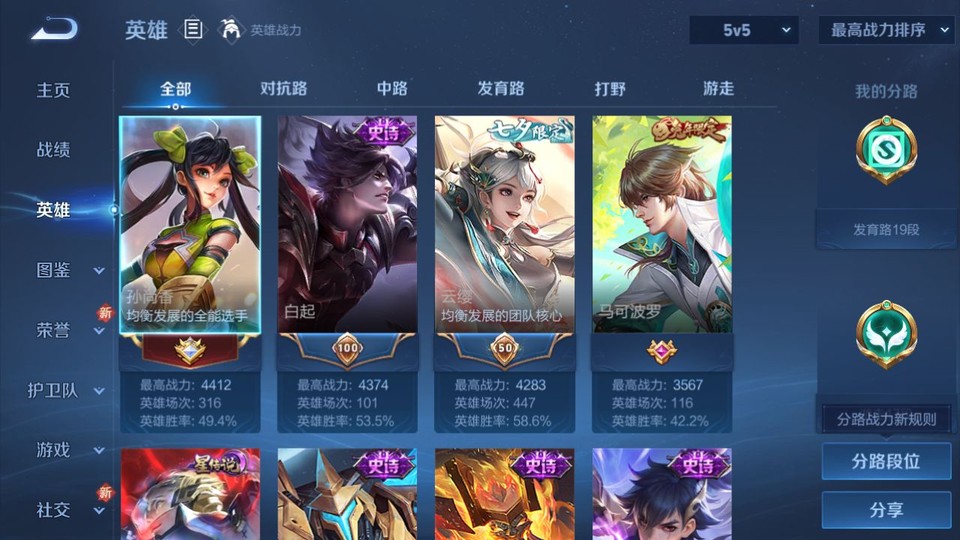Select the 白起 hero card
The height and width of the screenshot is (540, 960).
point(347,224)
